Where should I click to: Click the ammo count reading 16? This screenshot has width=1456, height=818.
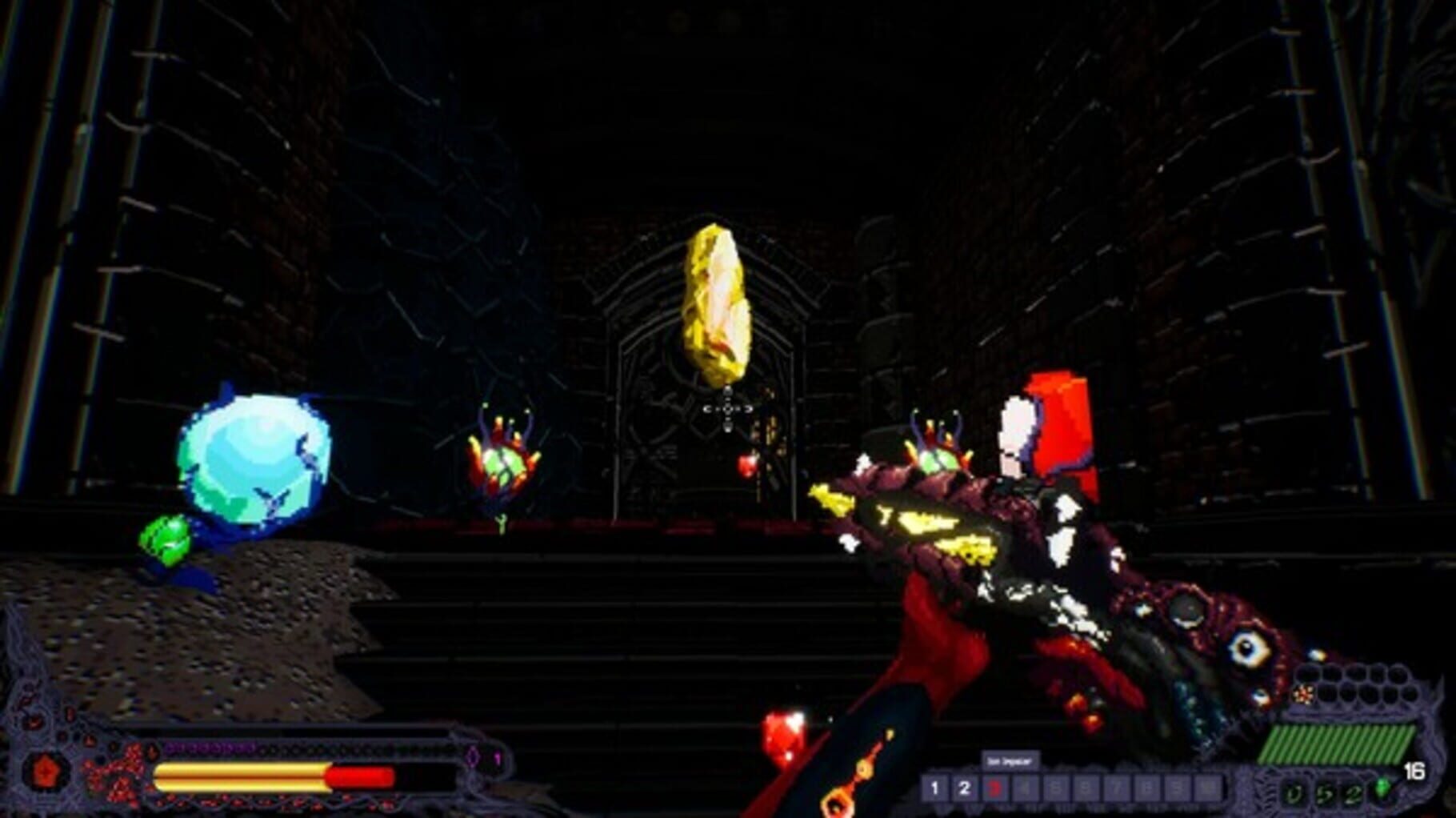click(x=1414, y=771)
